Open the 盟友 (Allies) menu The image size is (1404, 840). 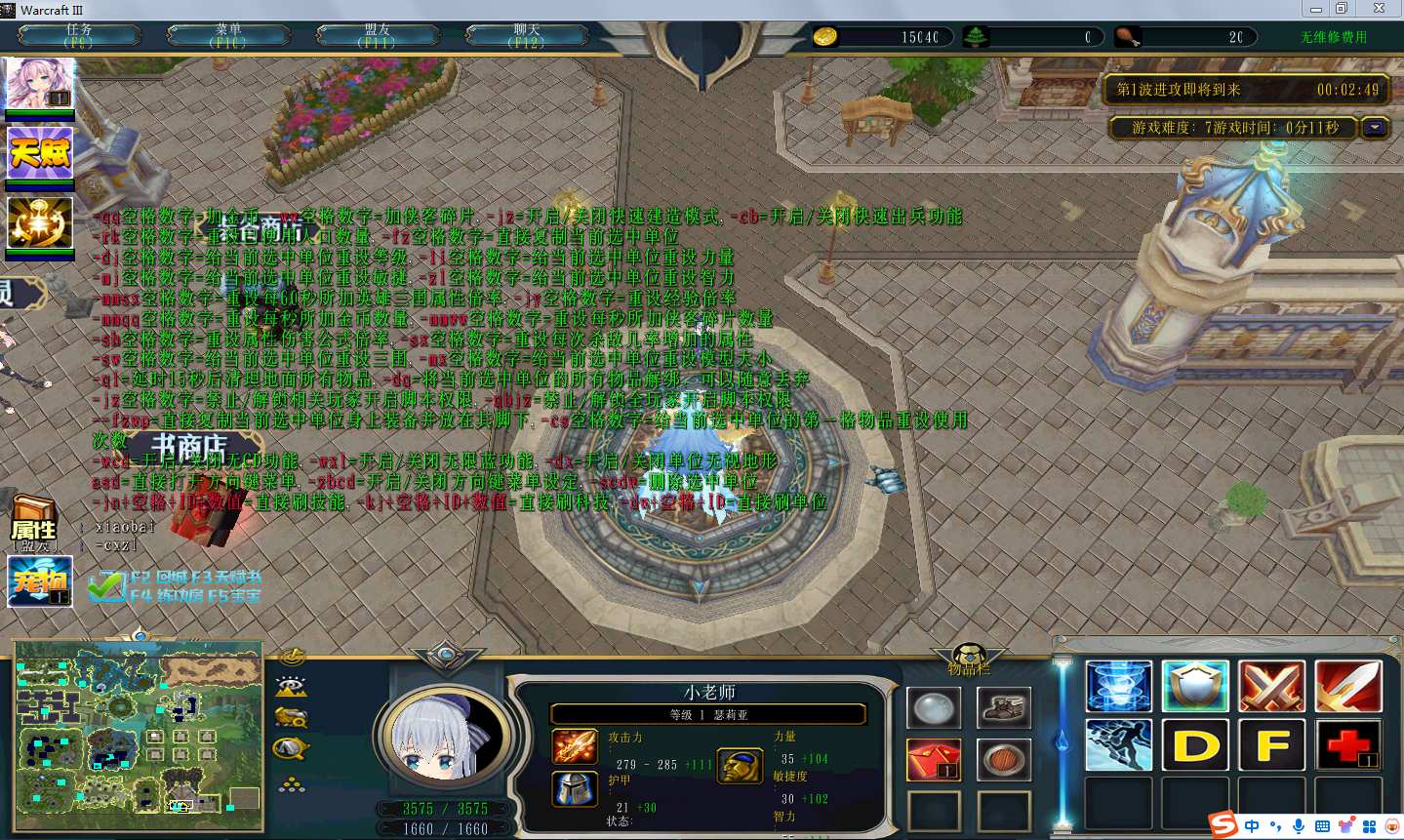(x=378, y=36)
